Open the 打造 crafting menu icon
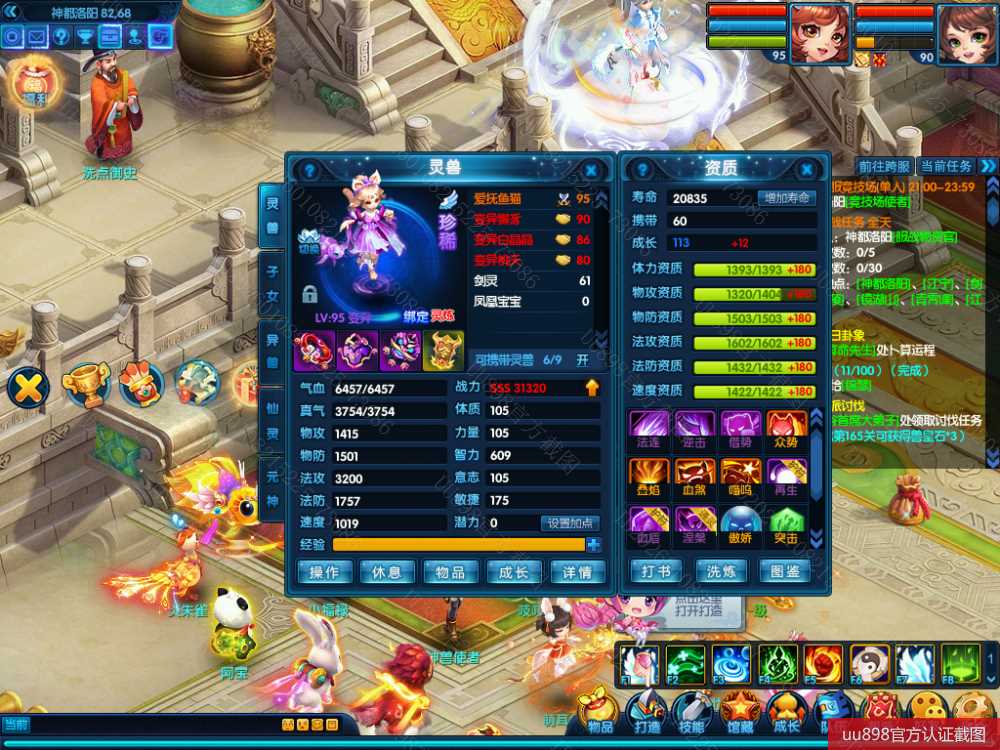 tap(646, 711)
